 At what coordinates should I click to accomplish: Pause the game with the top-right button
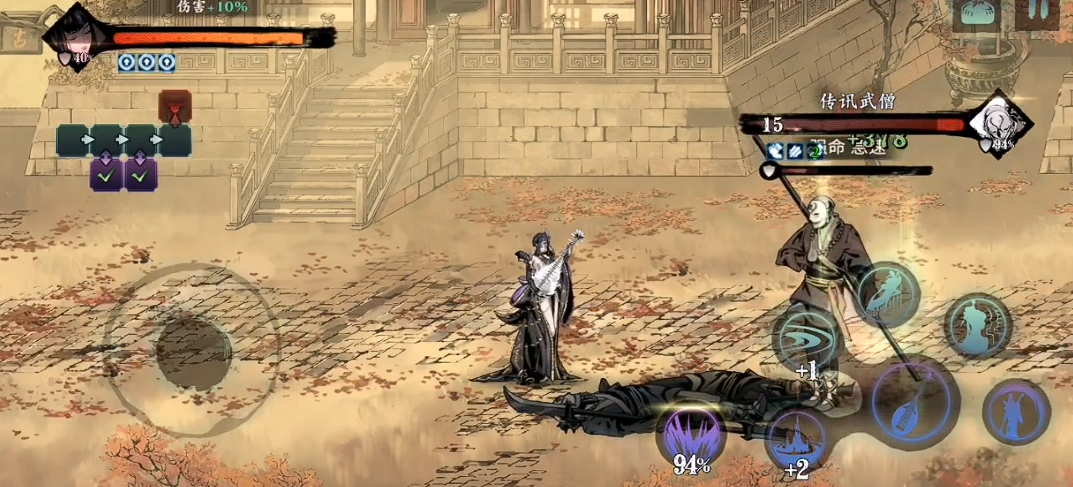[x=1036, y=13]
